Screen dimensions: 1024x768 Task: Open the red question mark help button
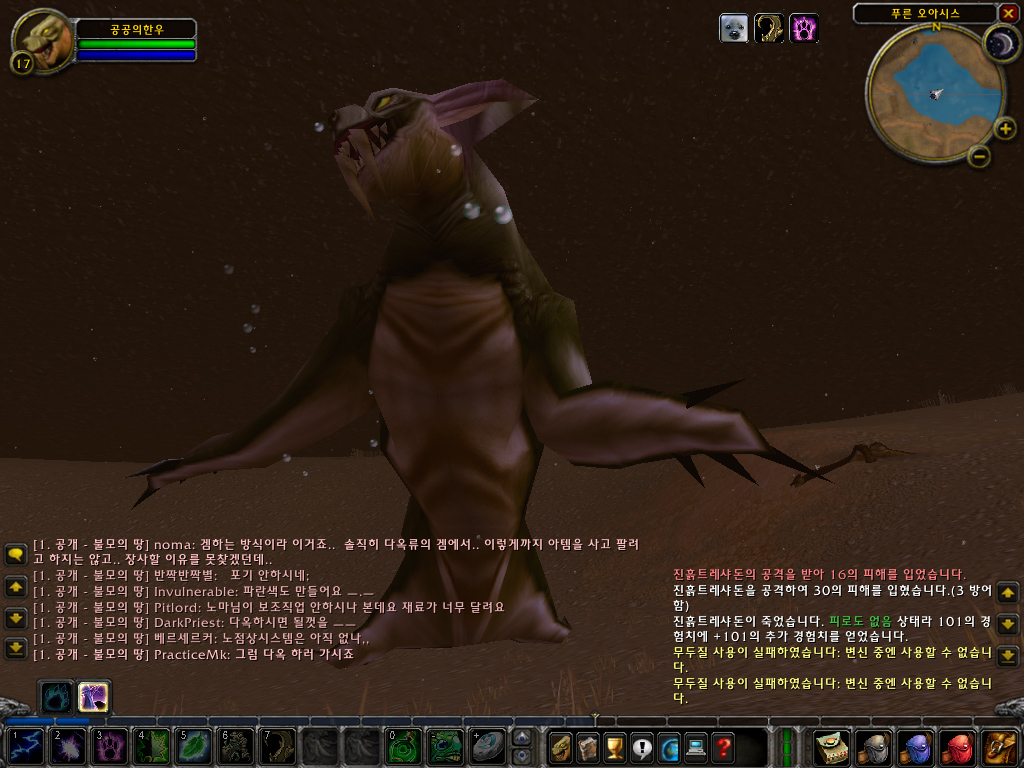723,747
